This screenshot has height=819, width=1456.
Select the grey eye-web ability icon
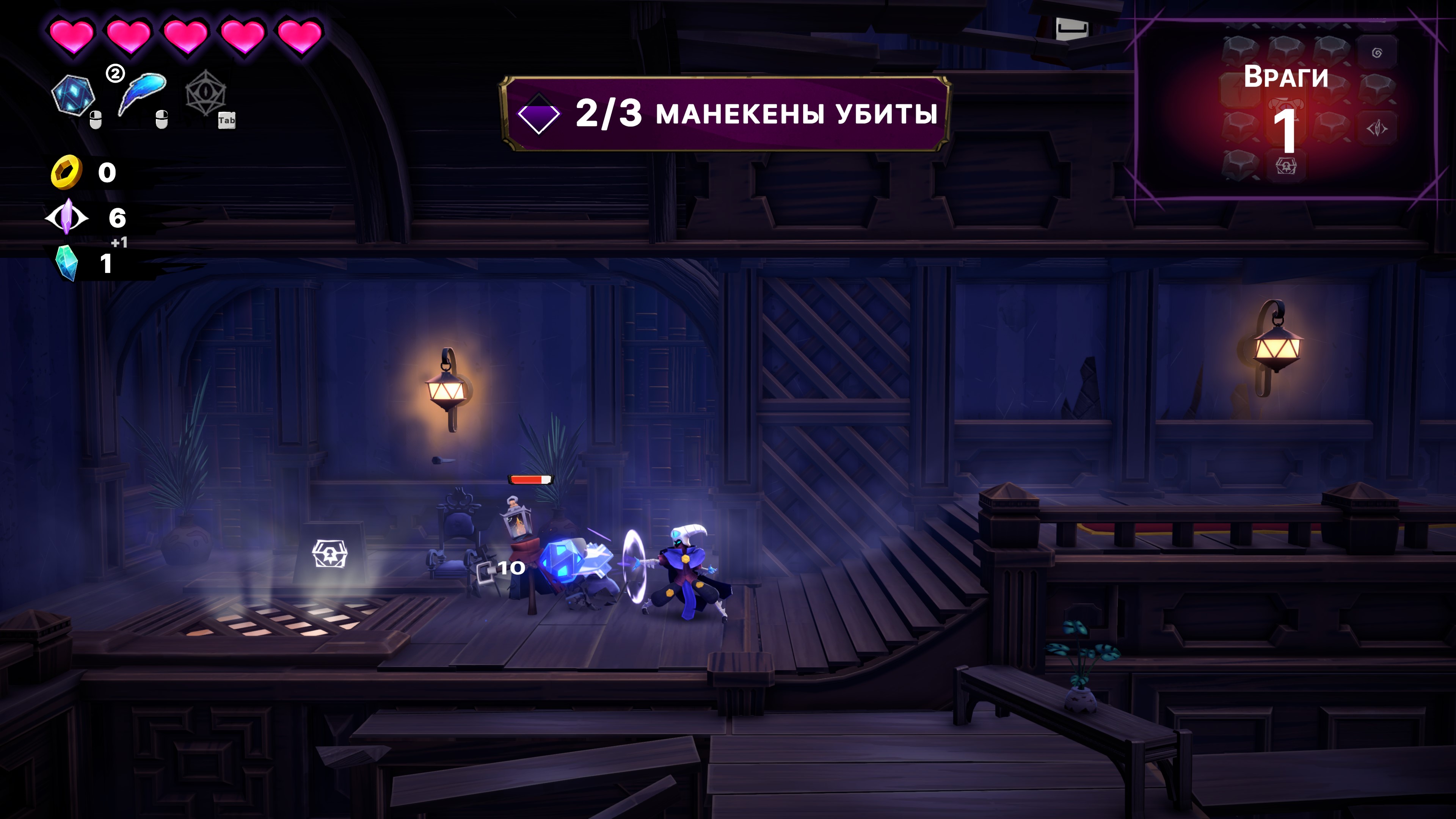coord(206,94)
